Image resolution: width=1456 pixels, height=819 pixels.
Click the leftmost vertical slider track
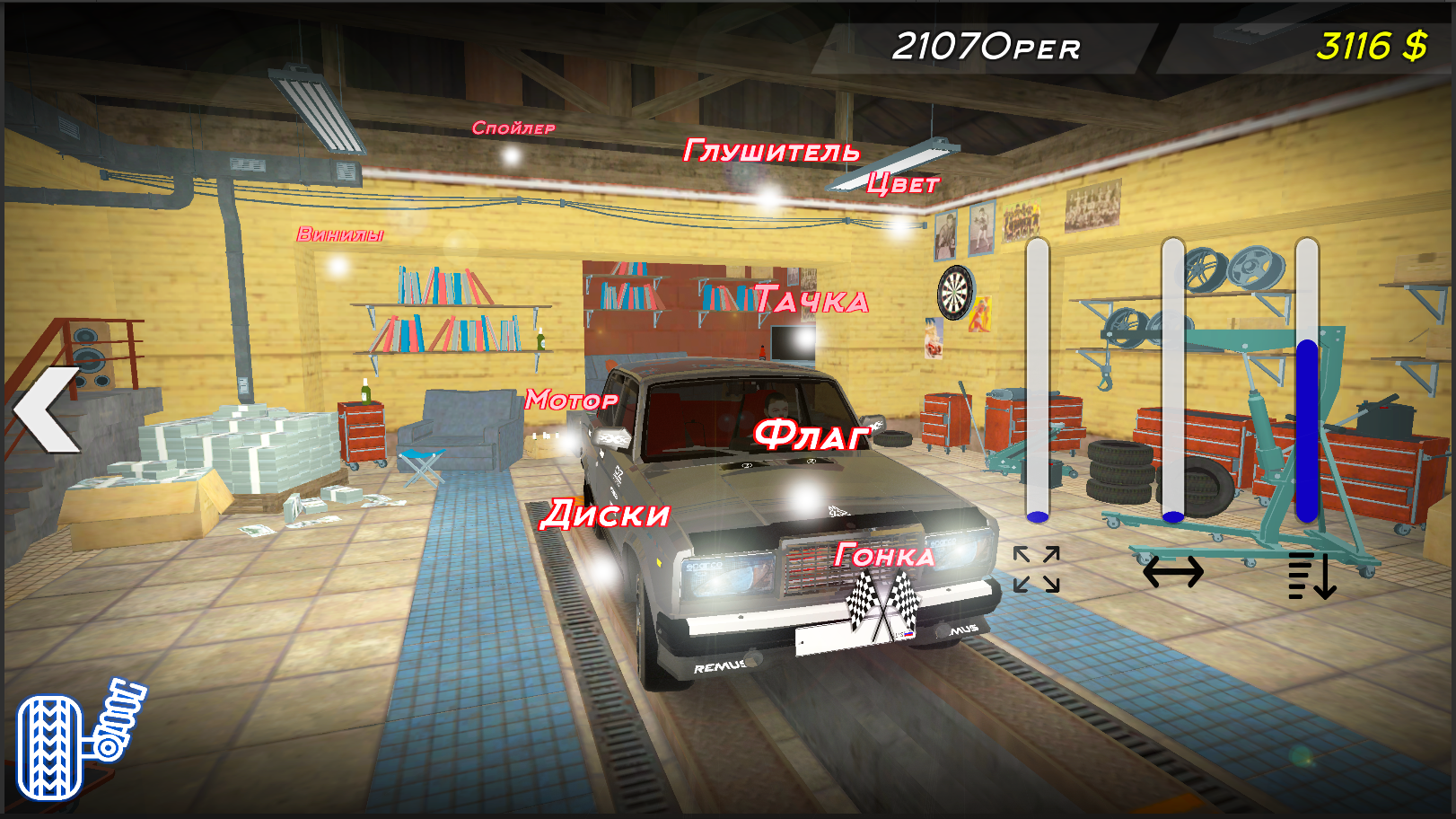(1037, 377)
